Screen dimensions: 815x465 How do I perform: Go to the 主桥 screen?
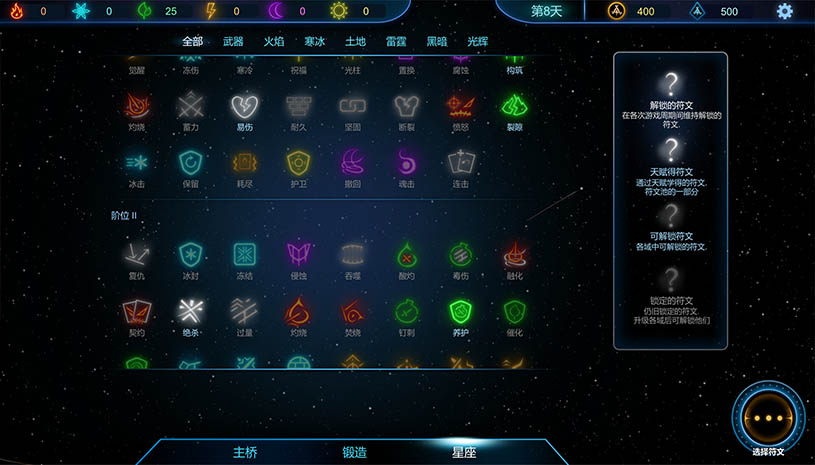coord(245,452)
